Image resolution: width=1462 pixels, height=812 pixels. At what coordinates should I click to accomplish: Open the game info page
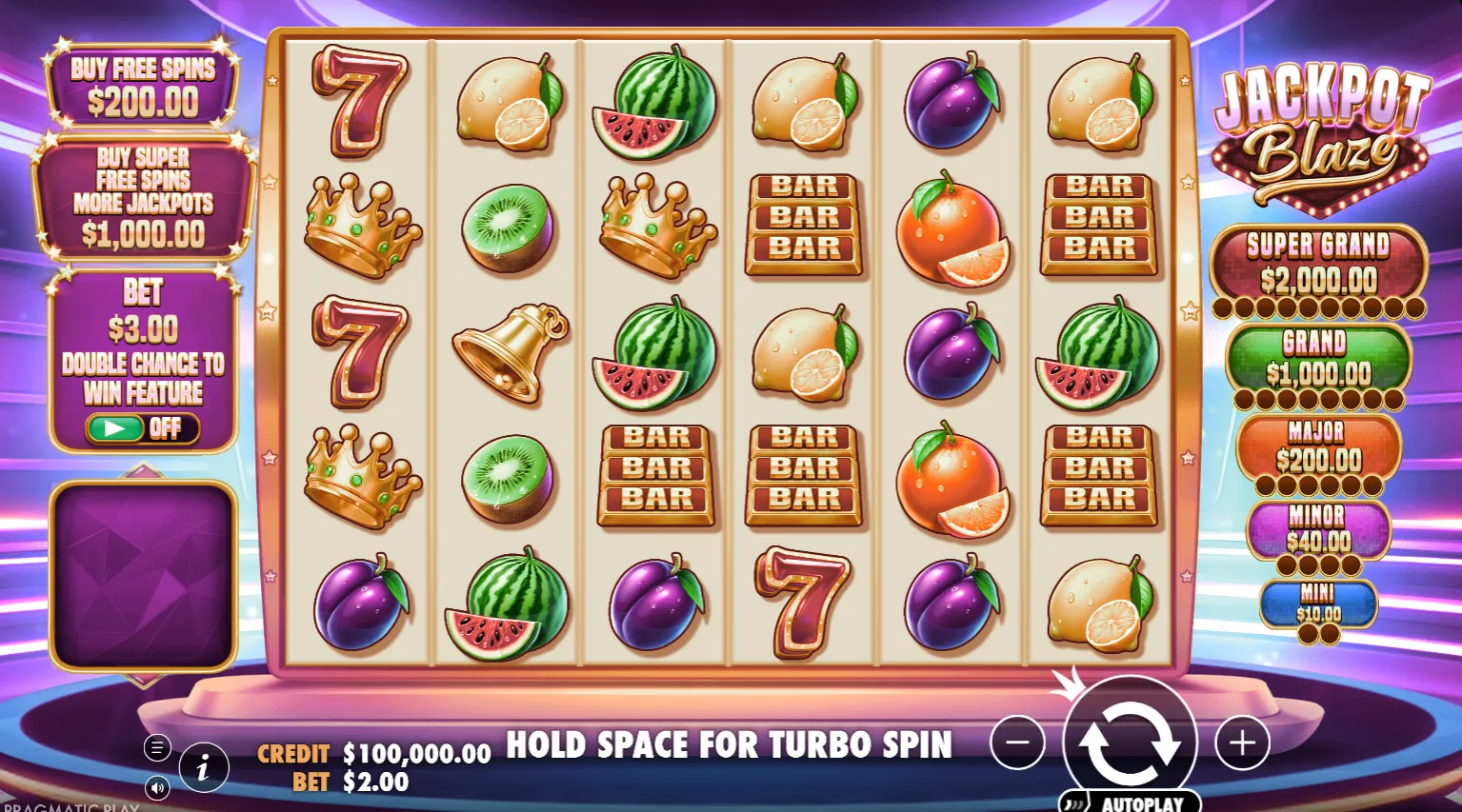pyautogui.click(x=203, y=767)
